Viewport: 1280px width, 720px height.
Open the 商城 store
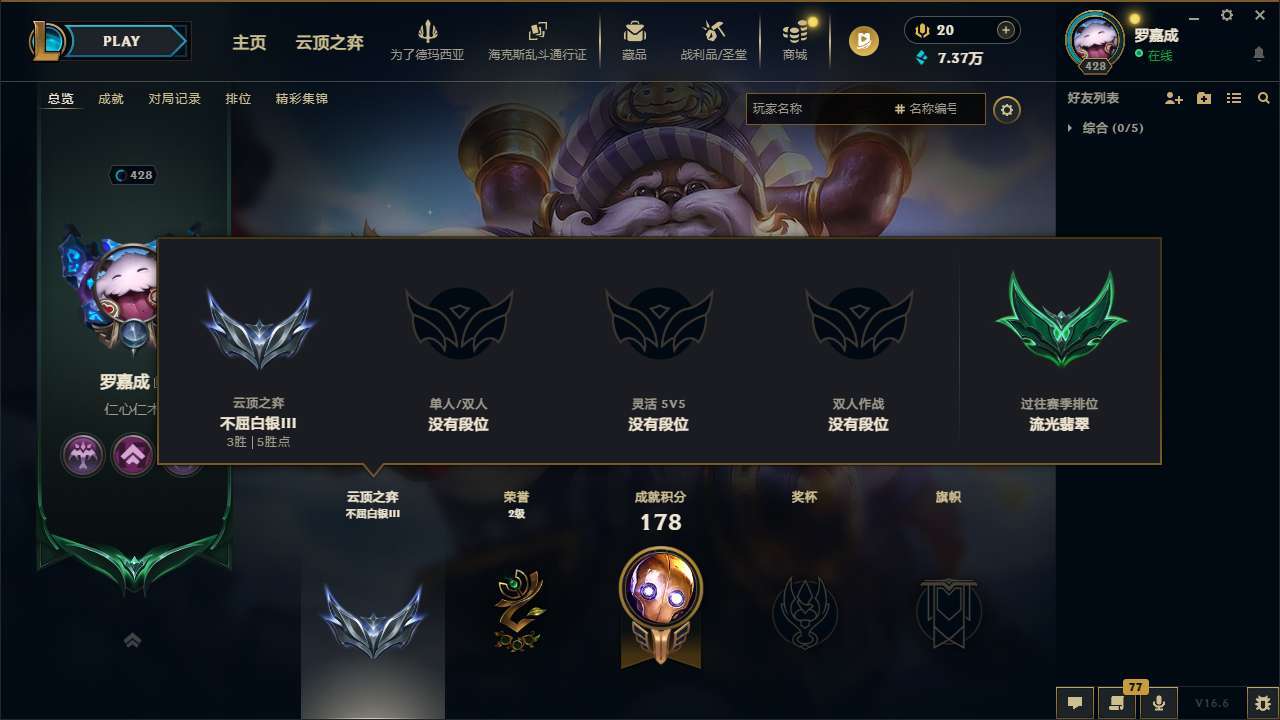795,40
